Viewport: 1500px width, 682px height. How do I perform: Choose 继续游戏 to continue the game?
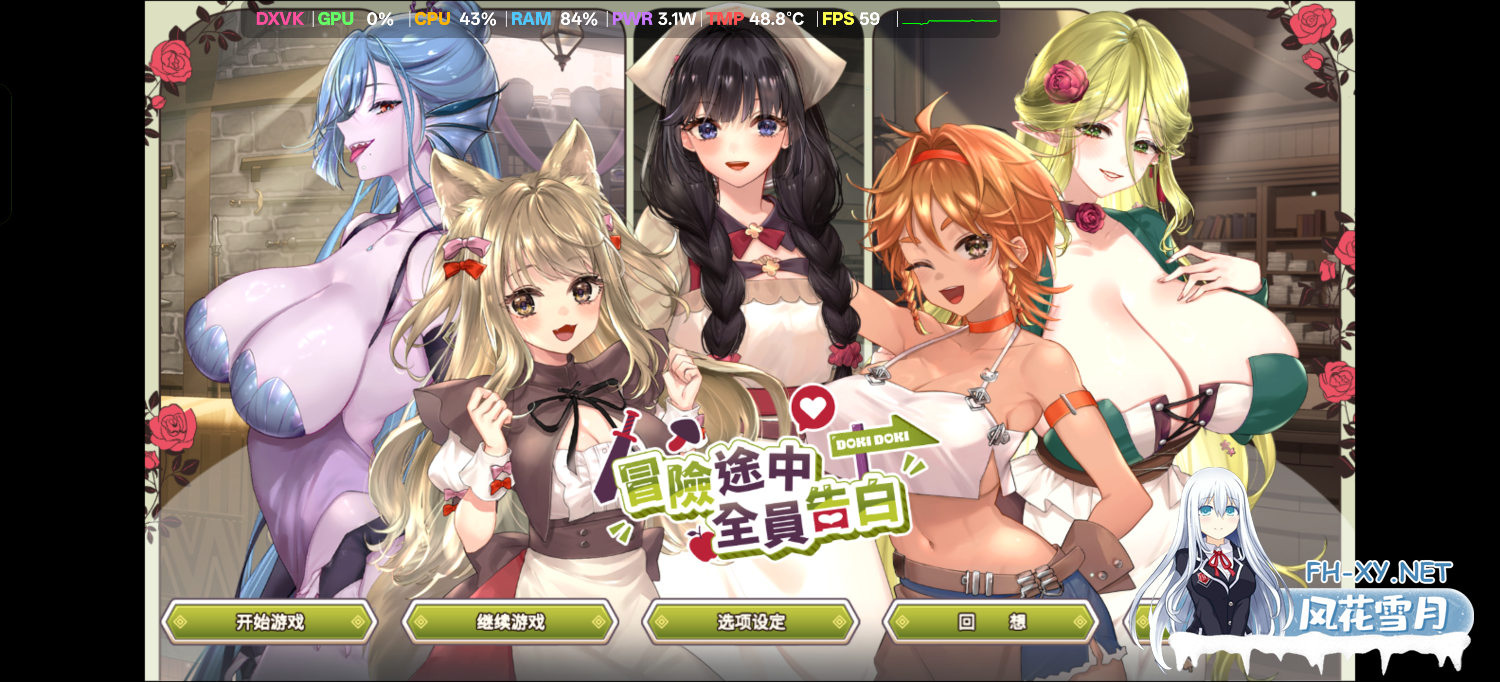click(x=510, y=622)
